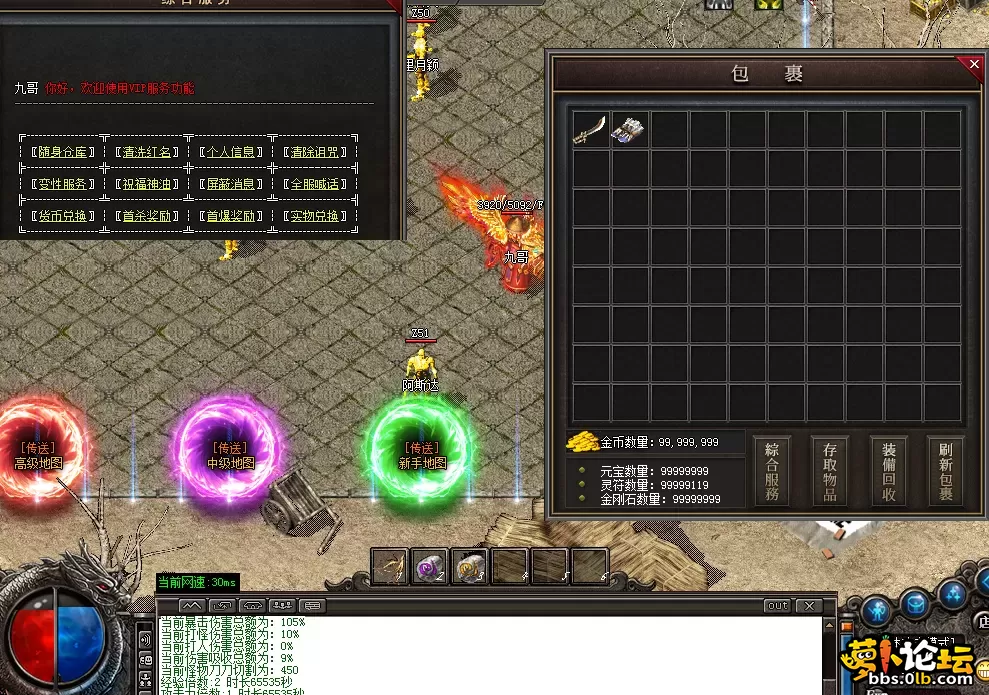Screen dimensions: 989x695
Task: Click the 装備回收 equipment recycle button
Action: (888, 471)
